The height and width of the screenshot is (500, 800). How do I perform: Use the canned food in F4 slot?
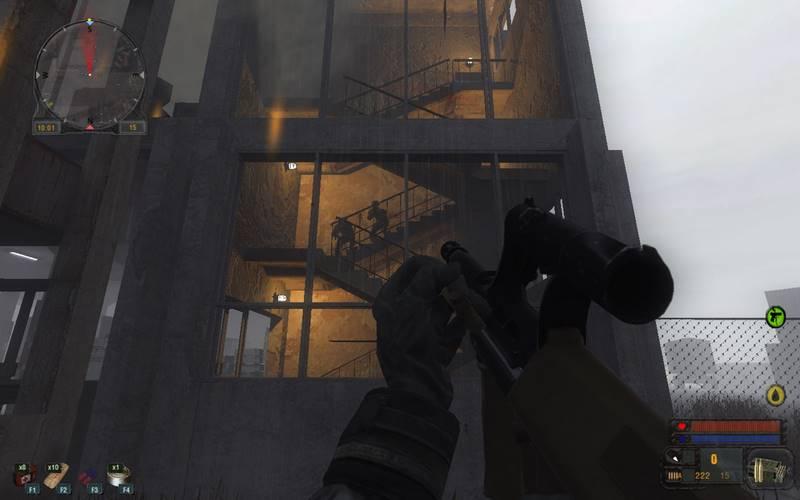[118, 478]
